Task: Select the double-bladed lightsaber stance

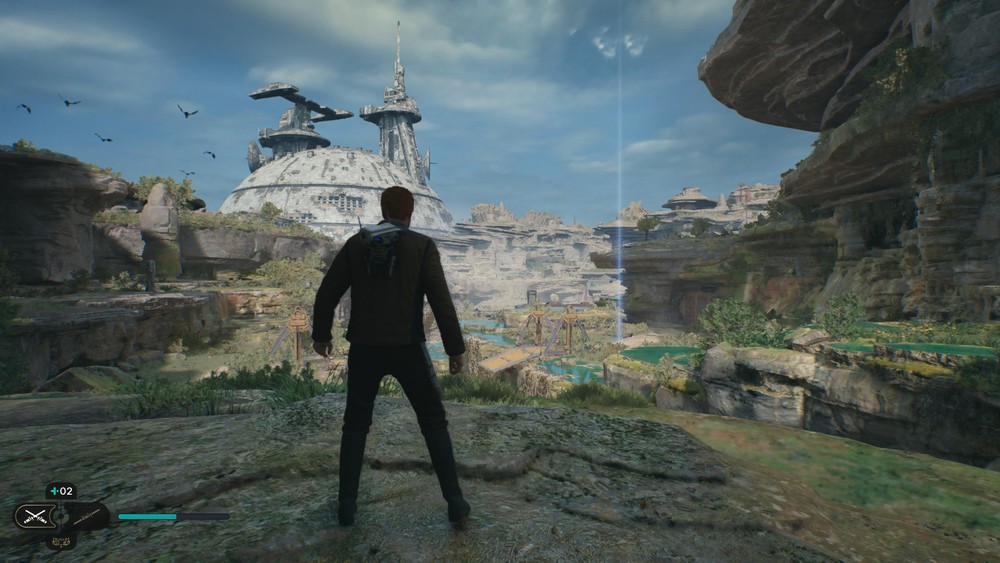Action: point(87,516)
